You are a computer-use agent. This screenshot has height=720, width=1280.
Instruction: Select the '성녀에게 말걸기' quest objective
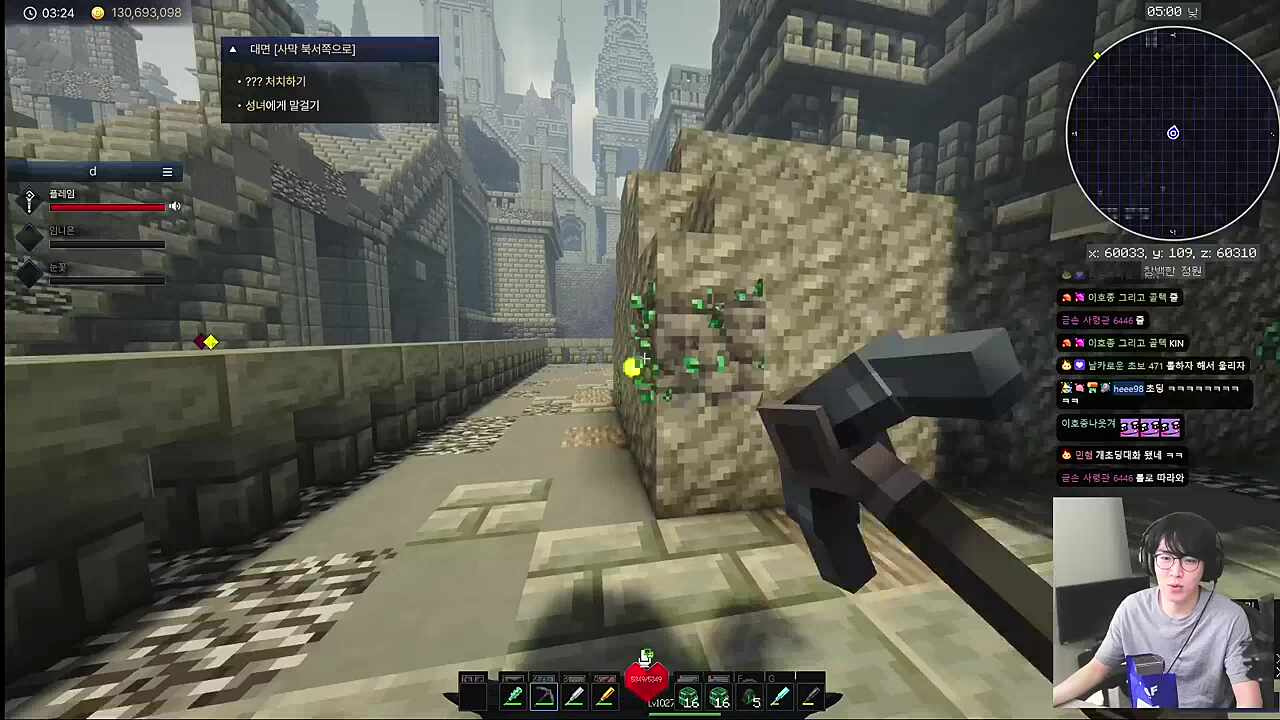pos(282,105)
